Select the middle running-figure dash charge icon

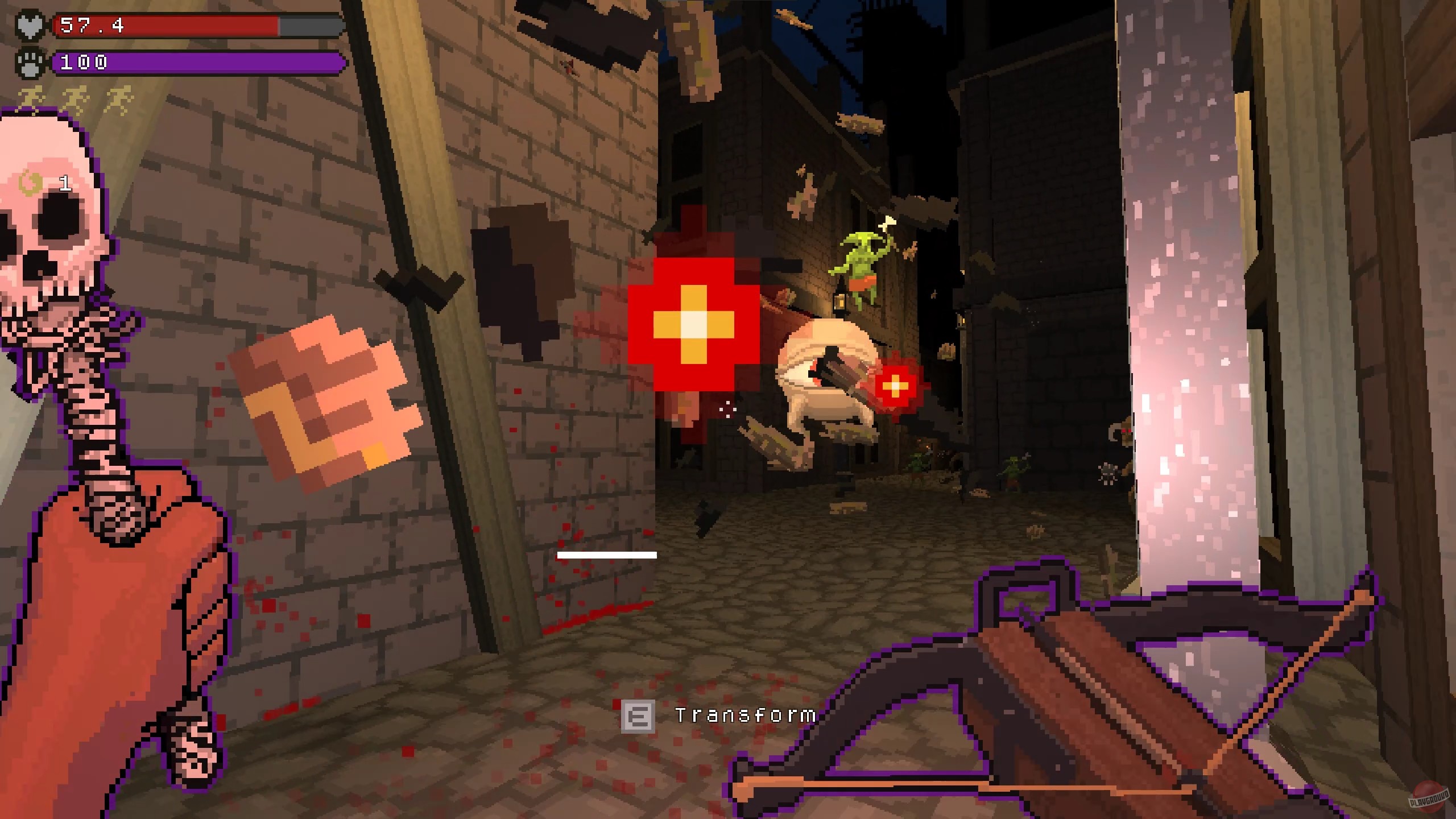click(x=76, y=98)
